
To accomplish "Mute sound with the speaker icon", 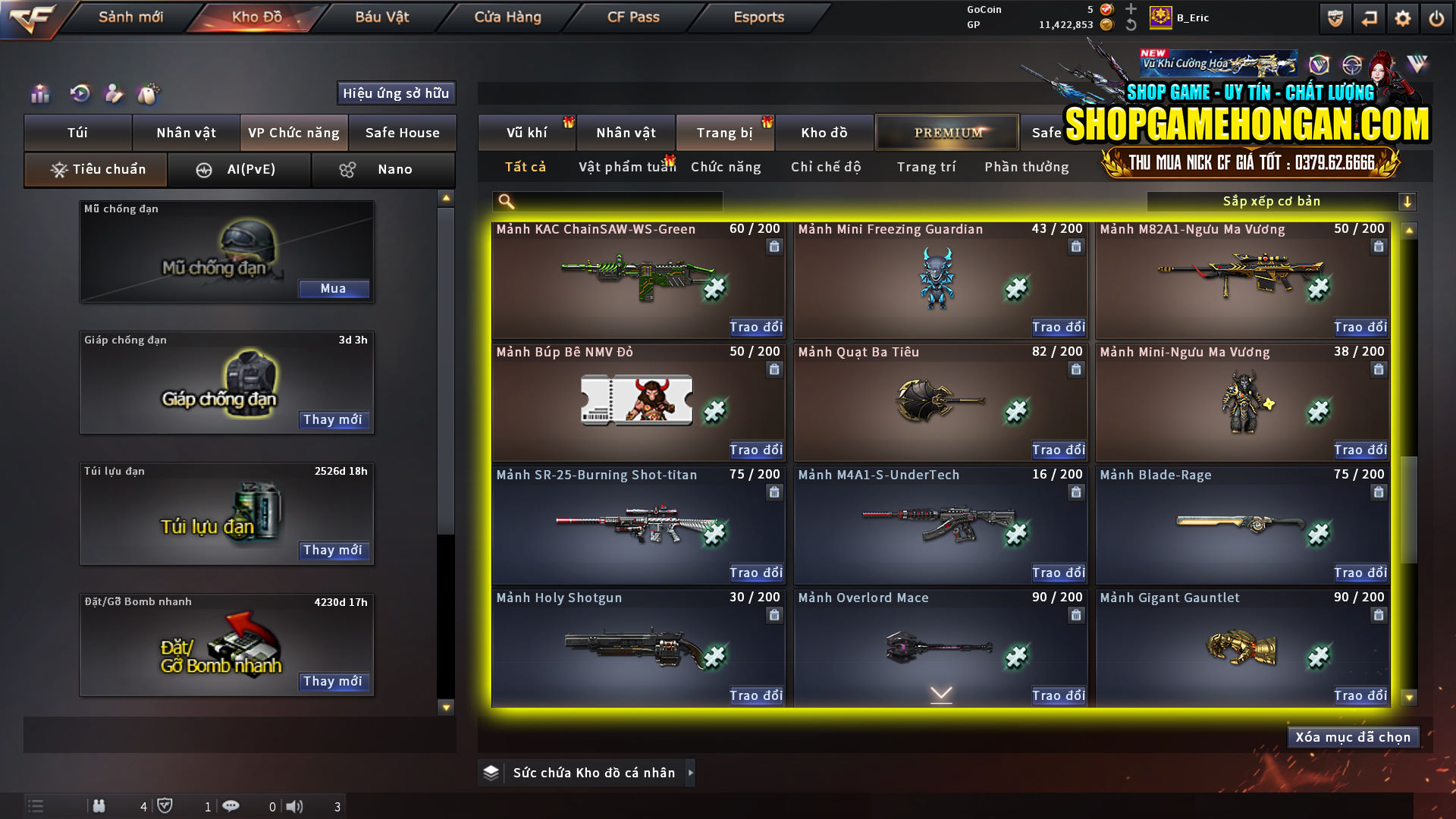I will pyautogui.click(x=295, y=806).
